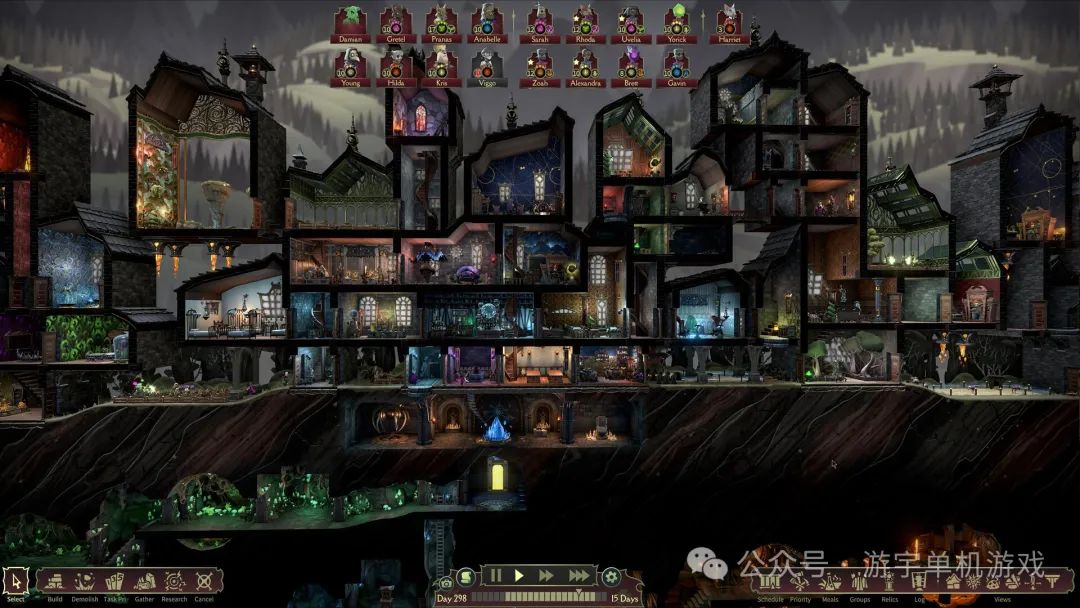Open the Groups panel

tap(860, 582)
